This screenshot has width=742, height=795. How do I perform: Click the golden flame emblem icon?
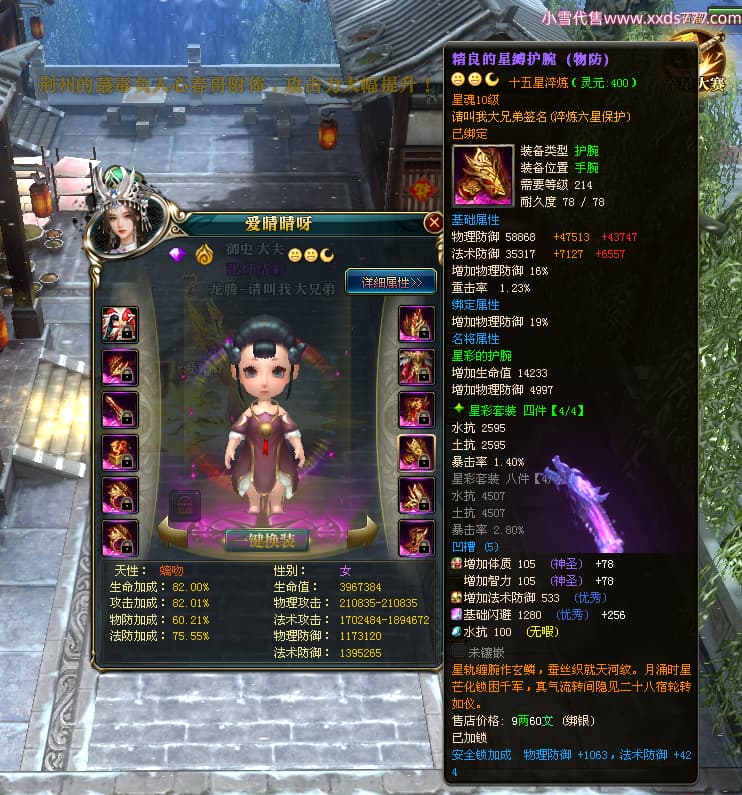[203, 253]
